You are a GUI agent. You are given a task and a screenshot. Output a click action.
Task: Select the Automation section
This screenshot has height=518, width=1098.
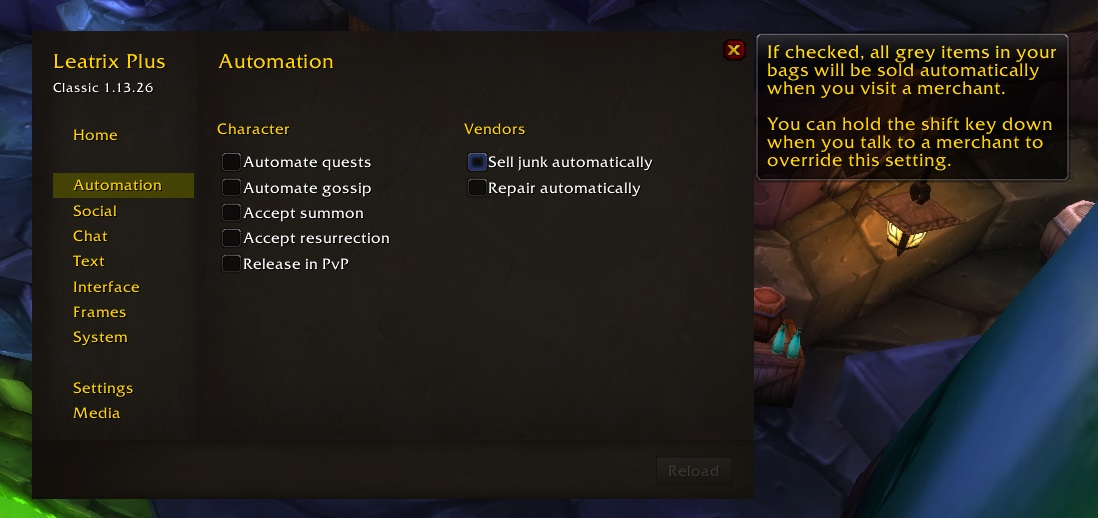117,185
